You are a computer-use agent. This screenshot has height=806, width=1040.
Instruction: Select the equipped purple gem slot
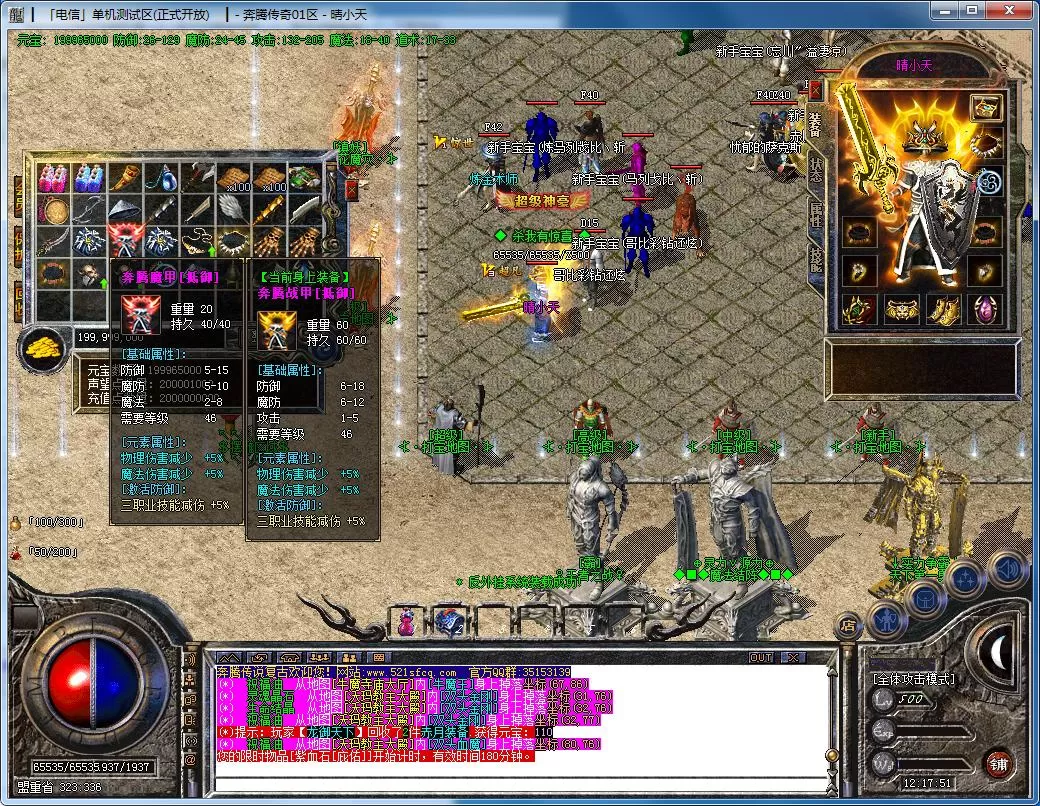985,309
